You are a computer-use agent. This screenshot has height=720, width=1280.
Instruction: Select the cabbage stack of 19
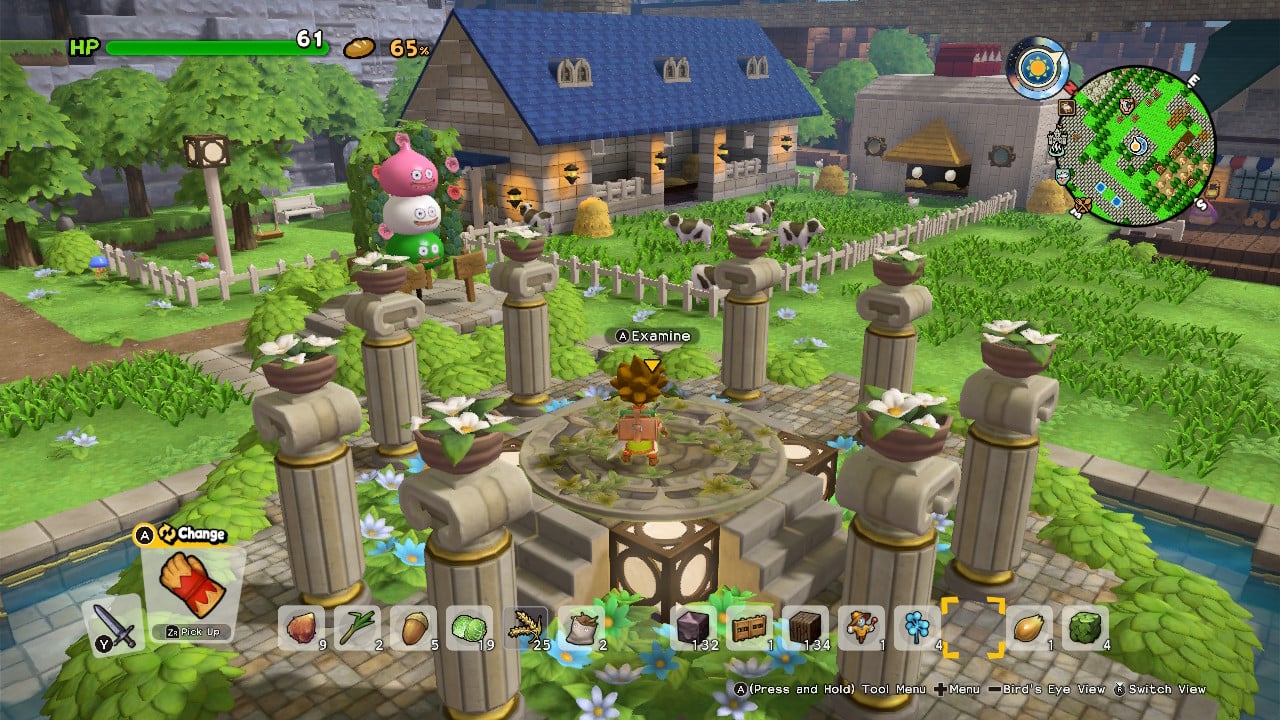(x=469, y=628)
